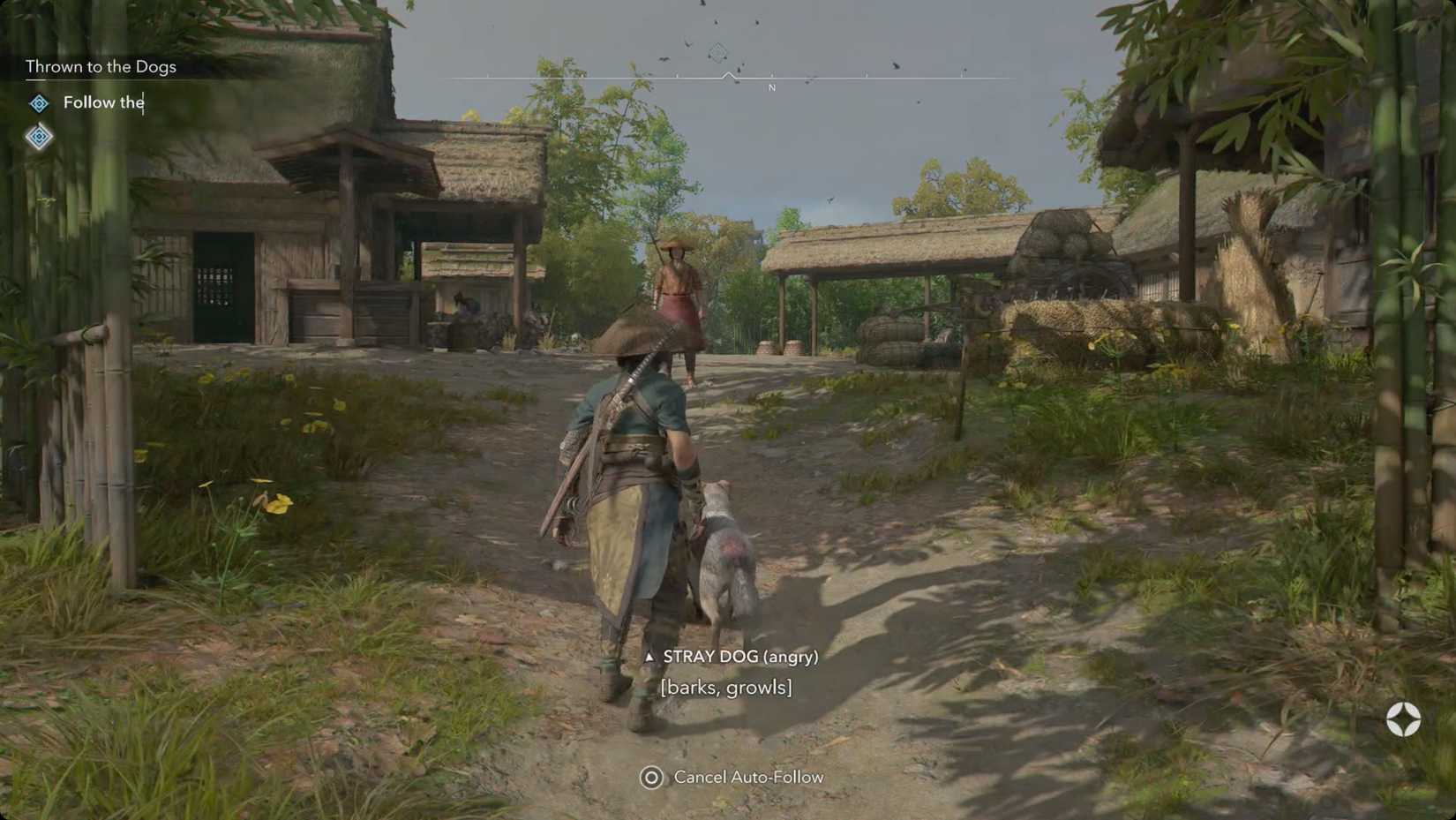Image resolution: width=1456 pixels, height=820 pixels.
Task: Select the quest title "Thrown to the Dogs"
Action: tap(101, 66)
